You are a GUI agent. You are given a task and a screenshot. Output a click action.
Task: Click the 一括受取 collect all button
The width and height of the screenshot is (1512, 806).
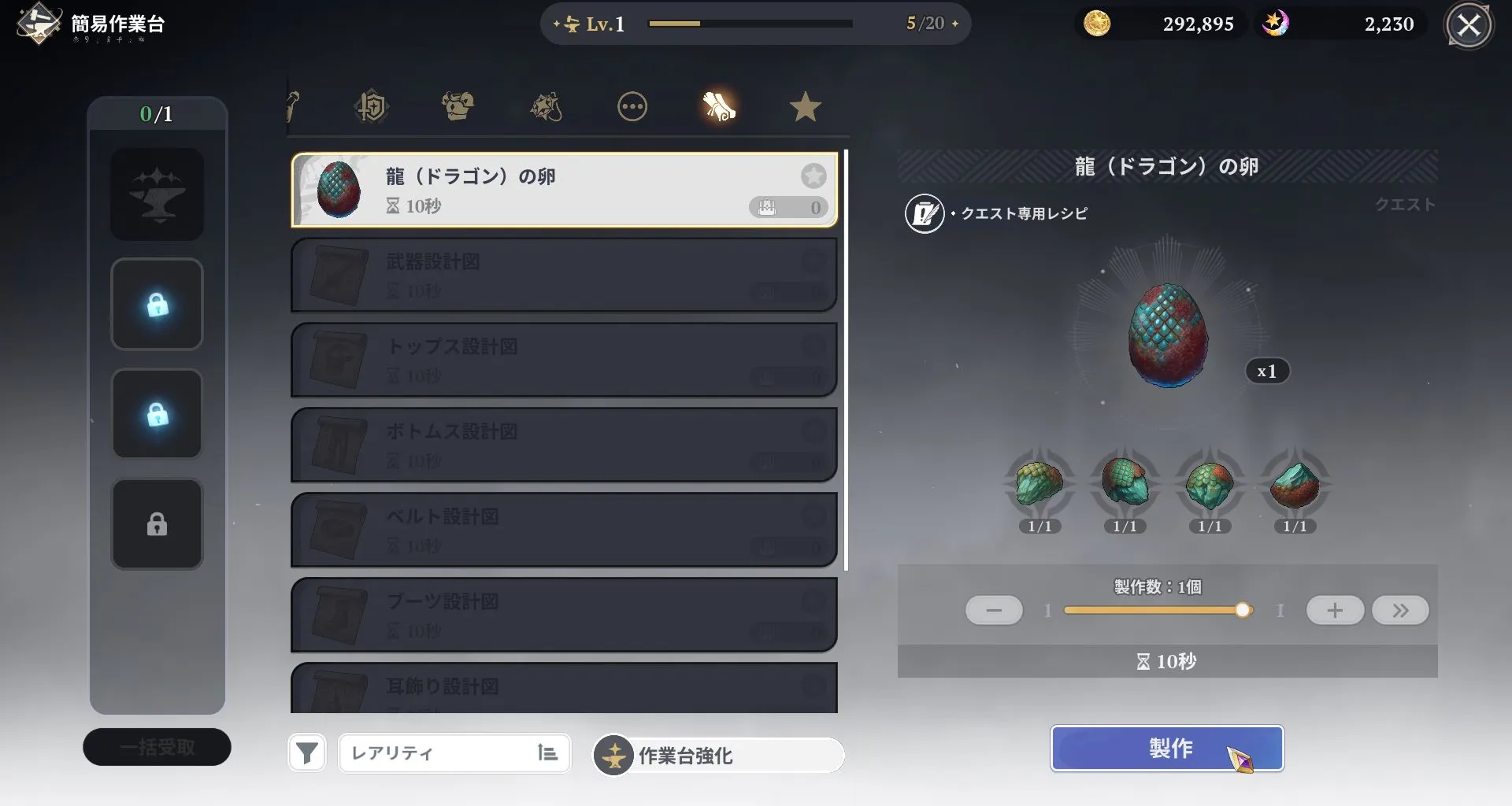157,746
